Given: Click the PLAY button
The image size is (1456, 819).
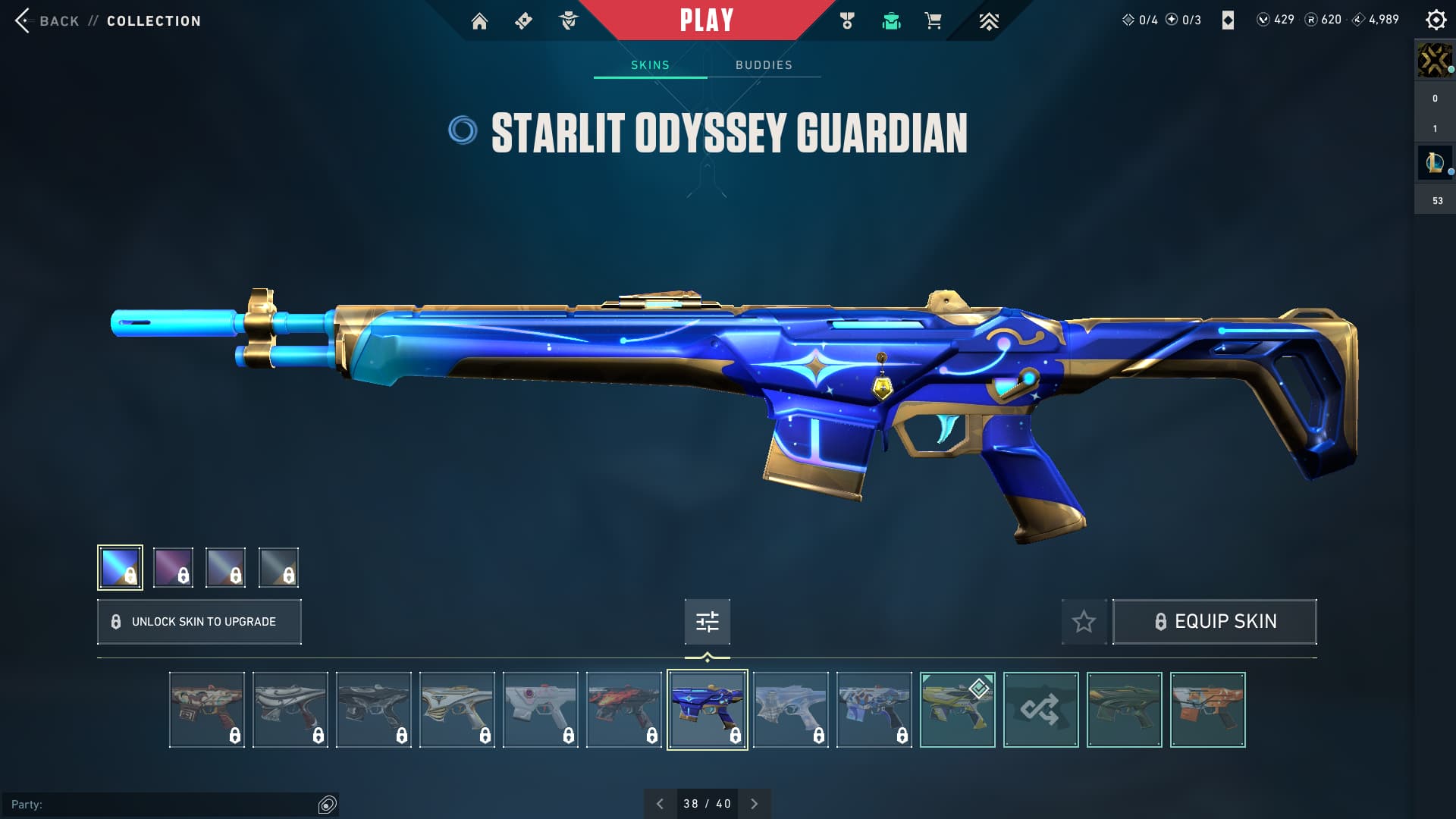Looking at the screenshot, I should click(706, 20).
